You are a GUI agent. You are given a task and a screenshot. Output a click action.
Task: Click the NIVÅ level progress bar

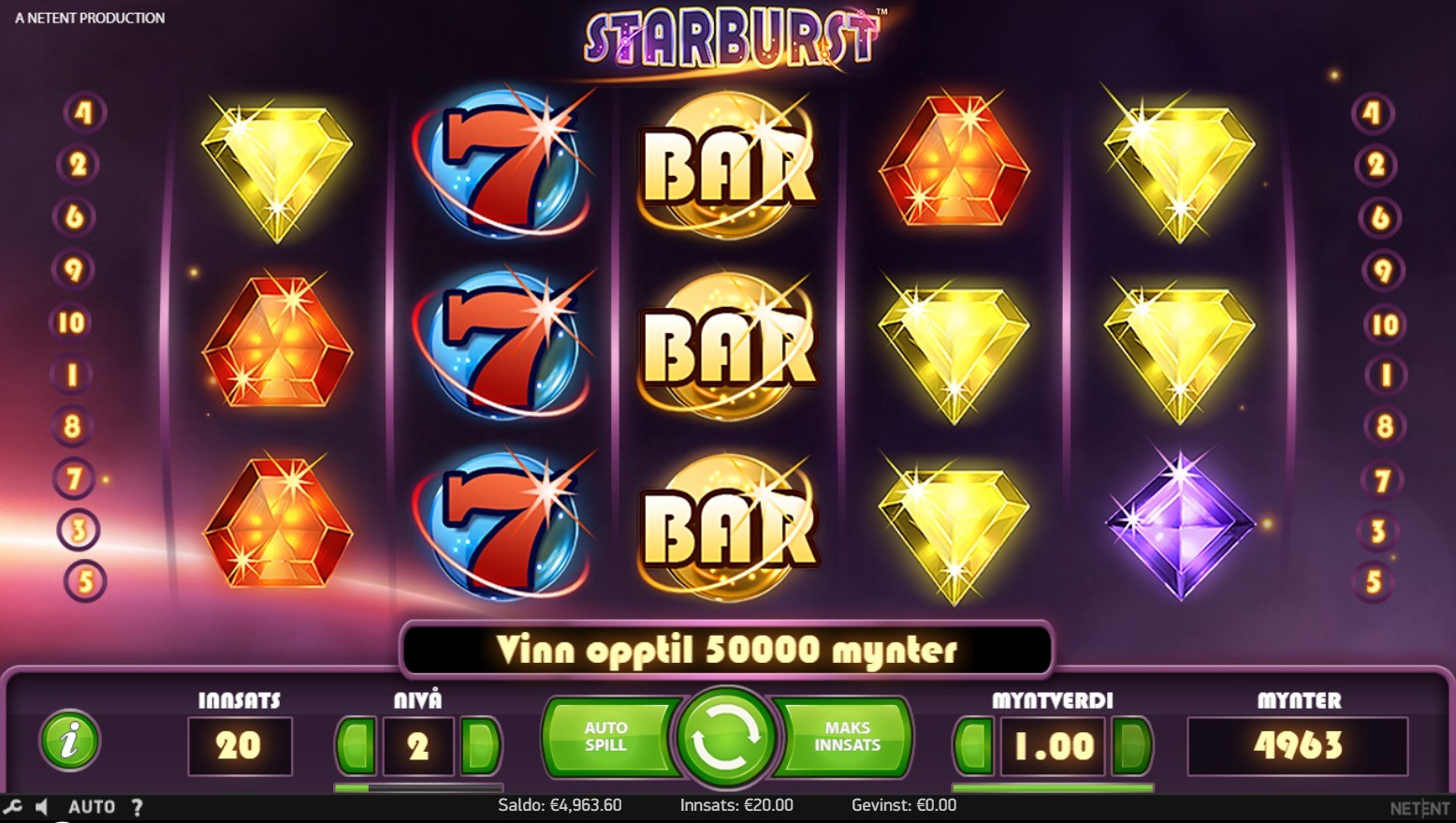click(x=416, y=786)
